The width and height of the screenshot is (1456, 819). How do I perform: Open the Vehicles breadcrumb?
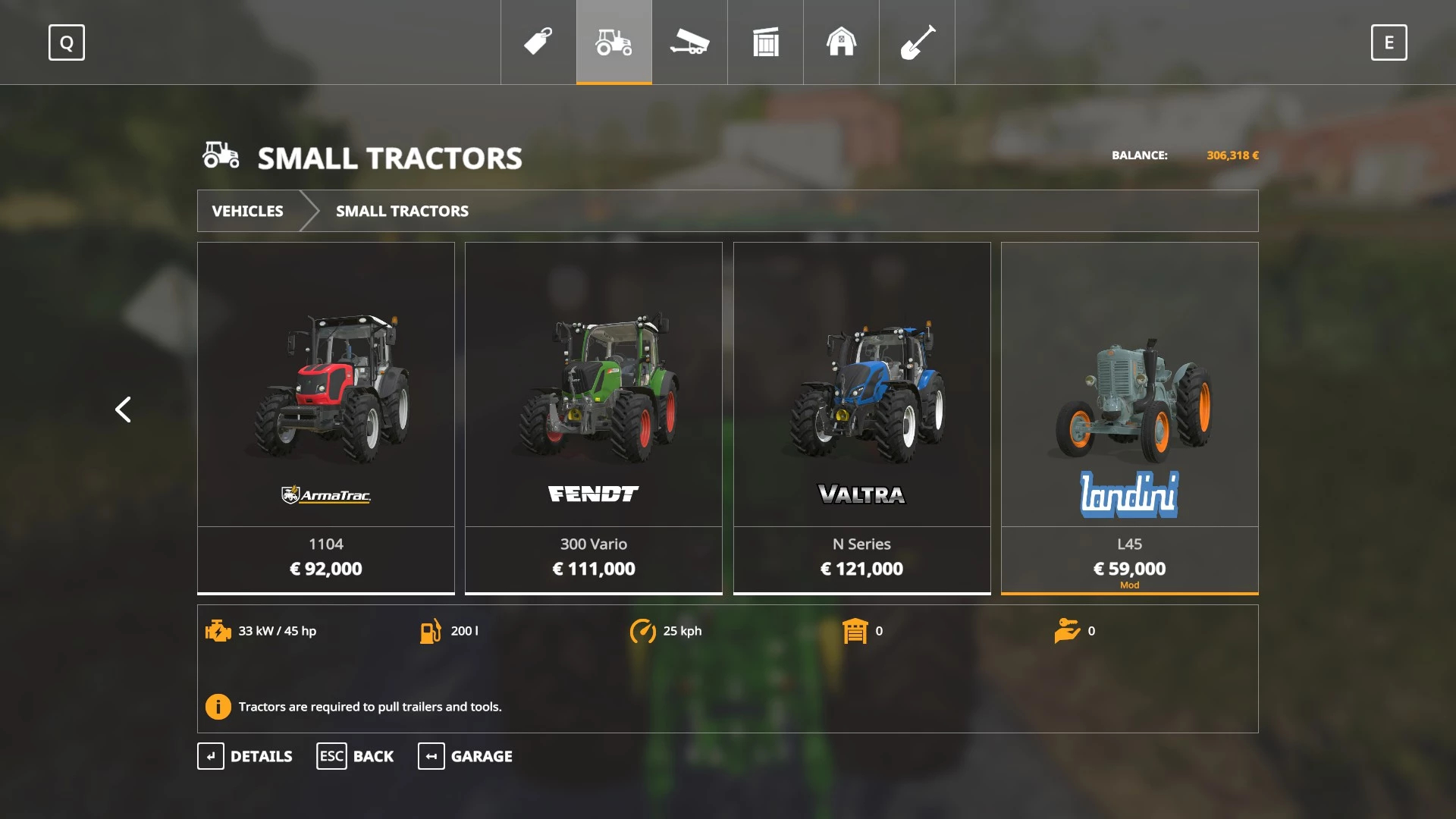pyautogui.click(x=248, y=211)
